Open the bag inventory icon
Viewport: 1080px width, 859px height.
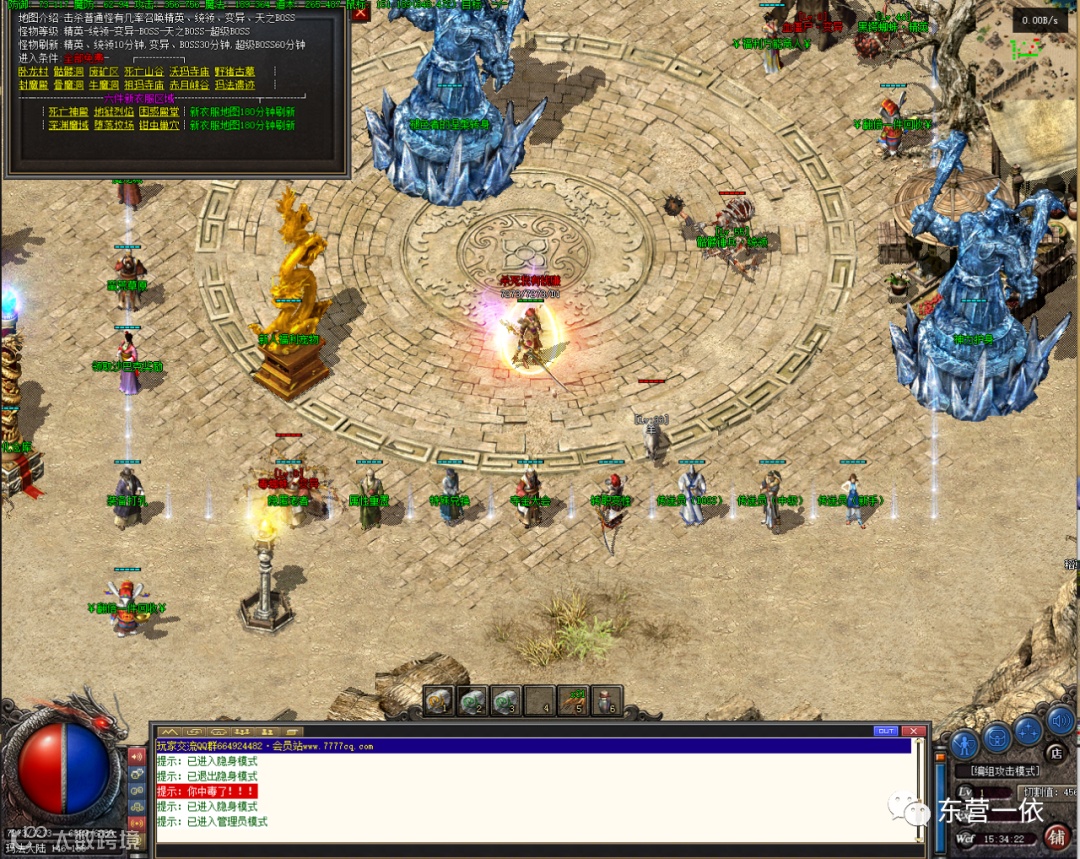click(997, 737)
